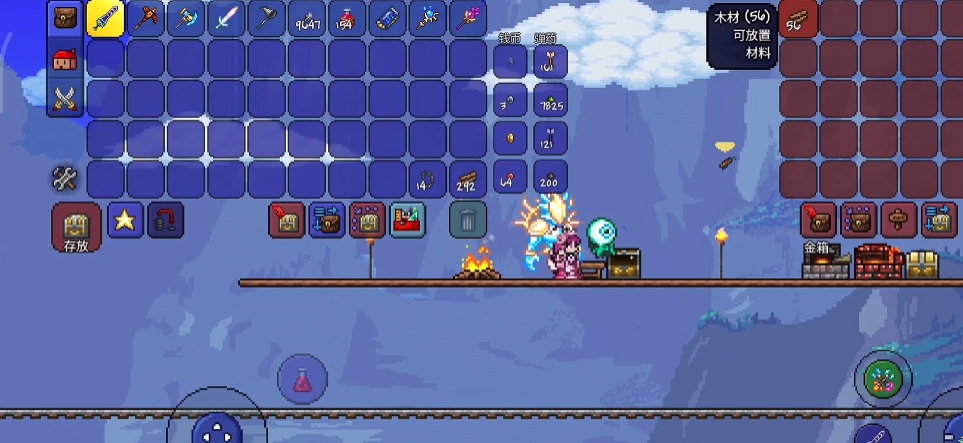Select the wood item in the chest

799,19
